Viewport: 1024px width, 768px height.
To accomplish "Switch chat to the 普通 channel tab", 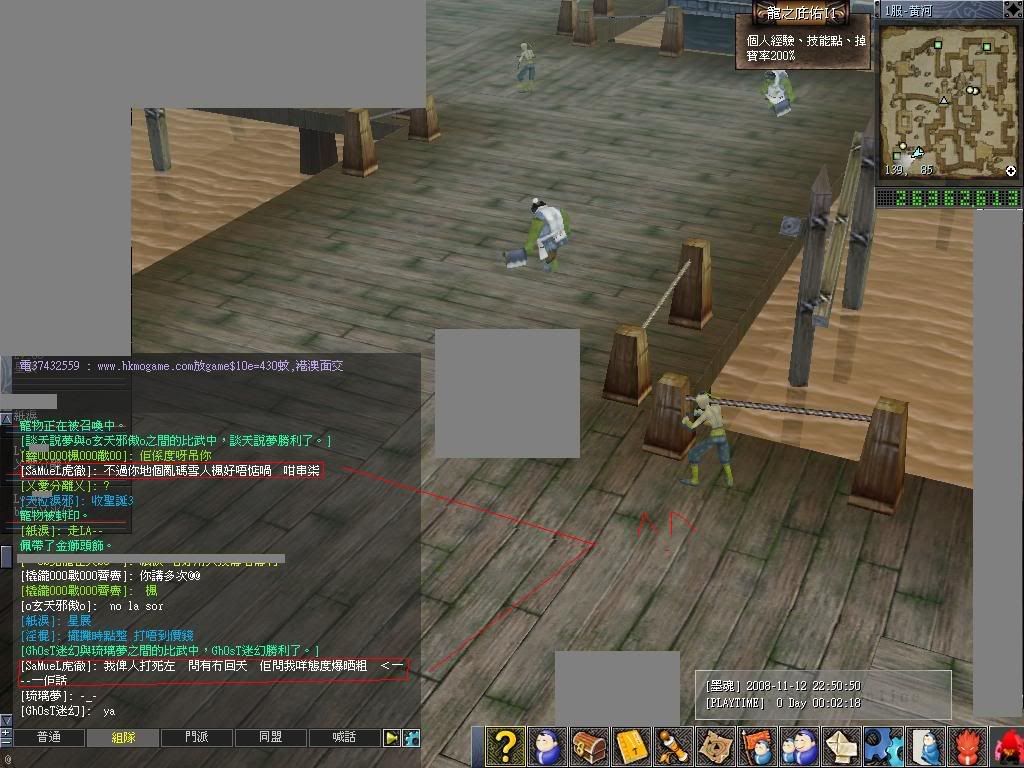I will pyautogui.click(x=48, y=738).
